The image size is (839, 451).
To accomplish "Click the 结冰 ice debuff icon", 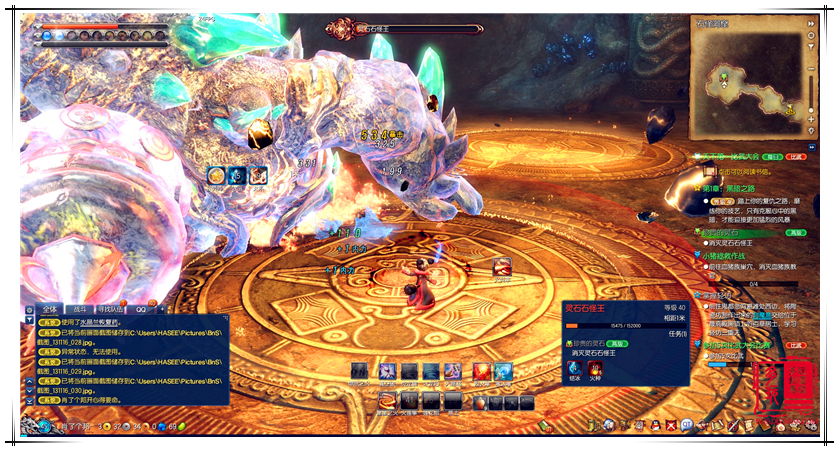I will tap(574, 366).
